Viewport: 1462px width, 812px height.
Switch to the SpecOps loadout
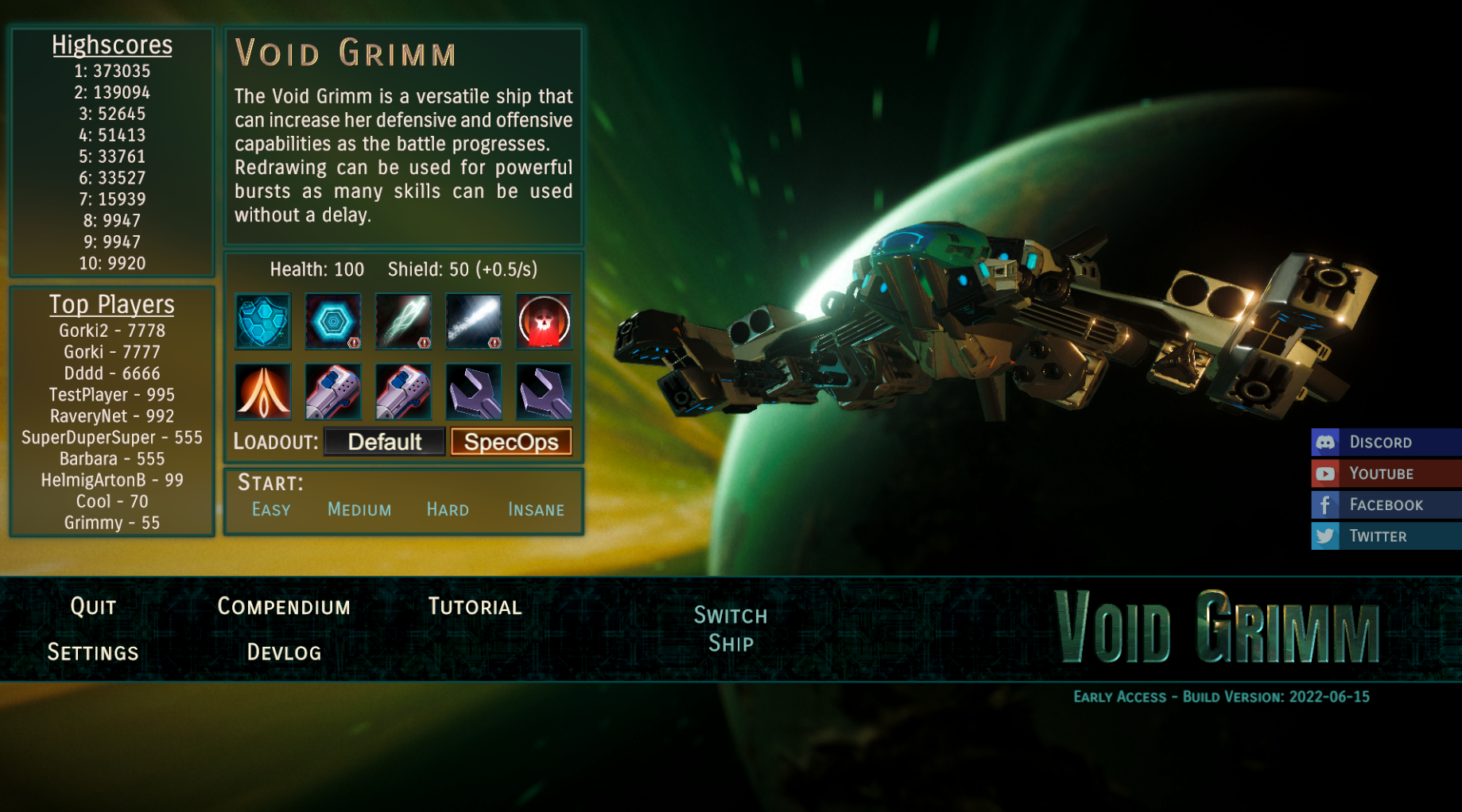511,442
